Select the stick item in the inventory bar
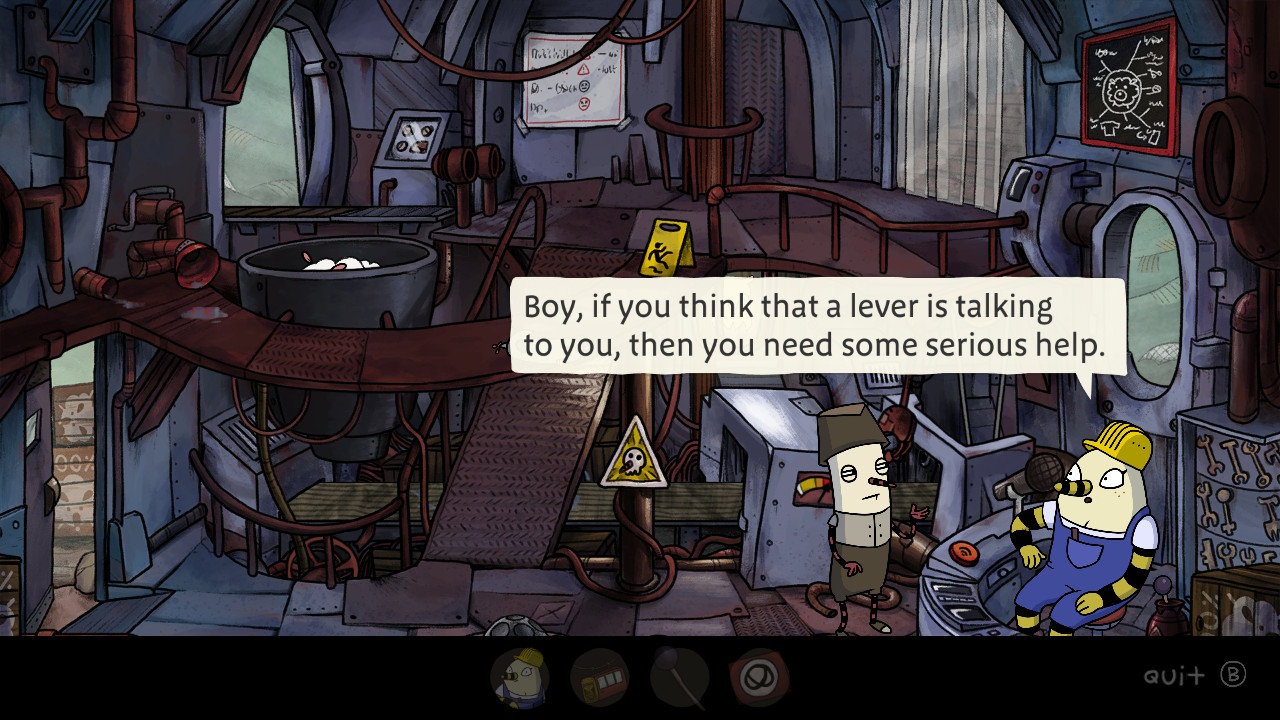The image size is (1280, 720). (x=680, y=677)
